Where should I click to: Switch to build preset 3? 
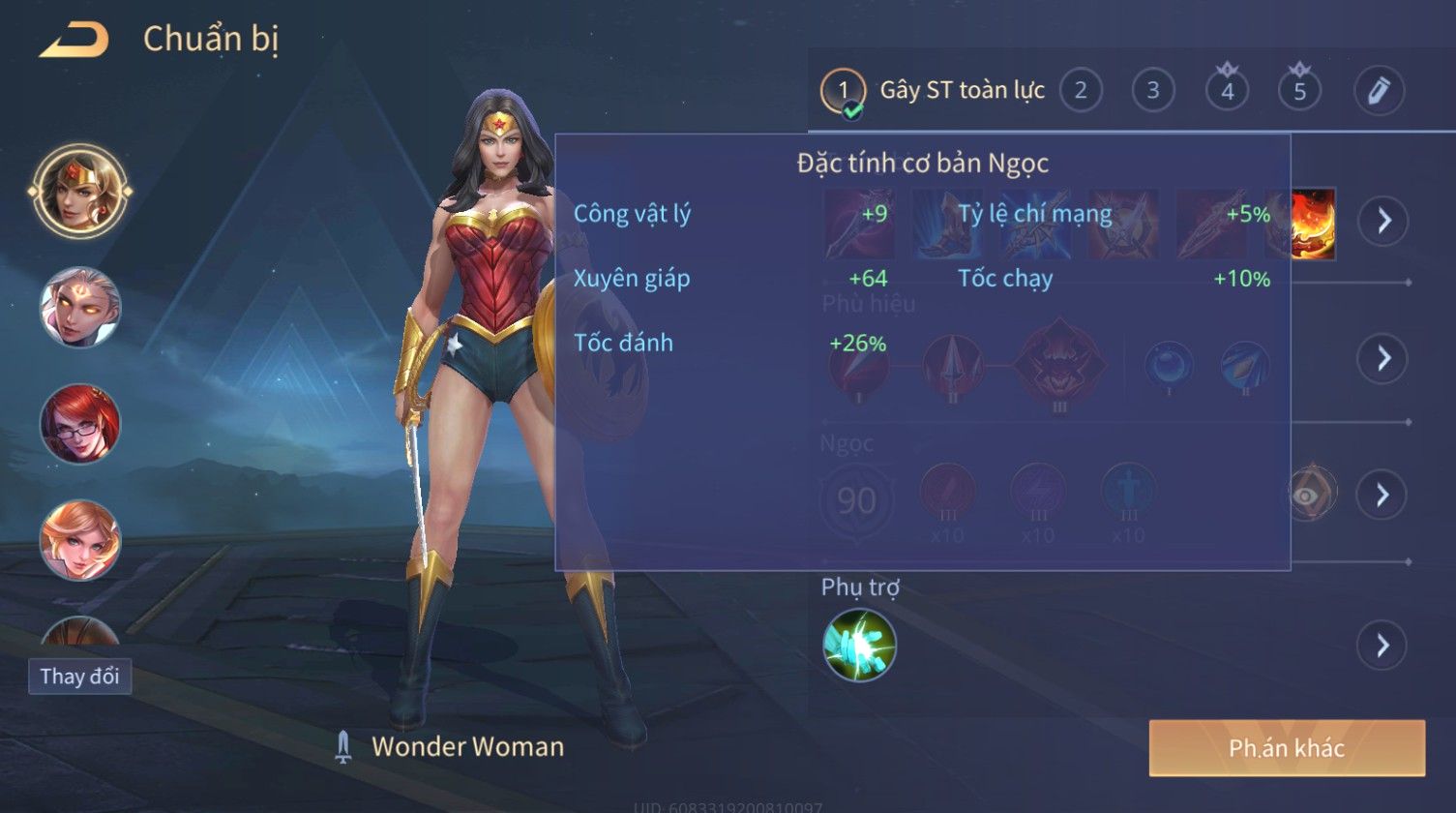coord(1153,91)
